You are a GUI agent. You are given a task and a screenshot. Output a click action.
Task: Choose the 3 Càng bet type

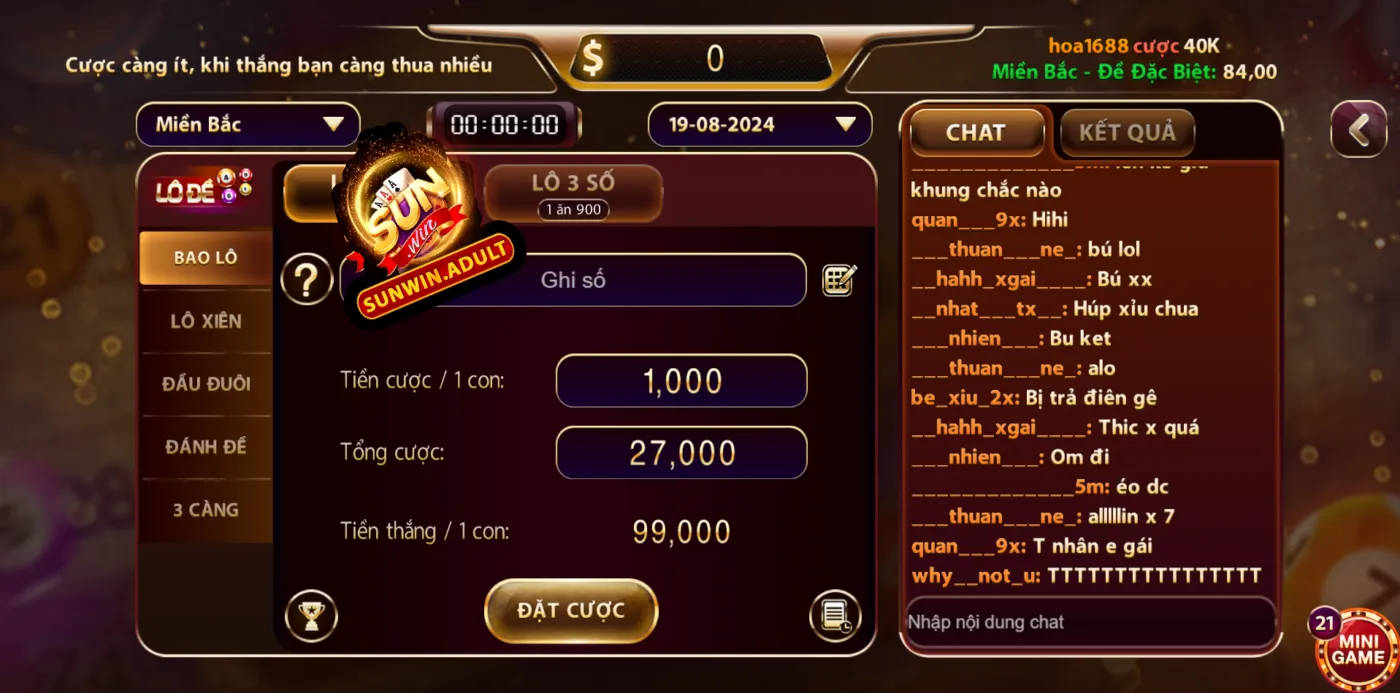(205, 510)
